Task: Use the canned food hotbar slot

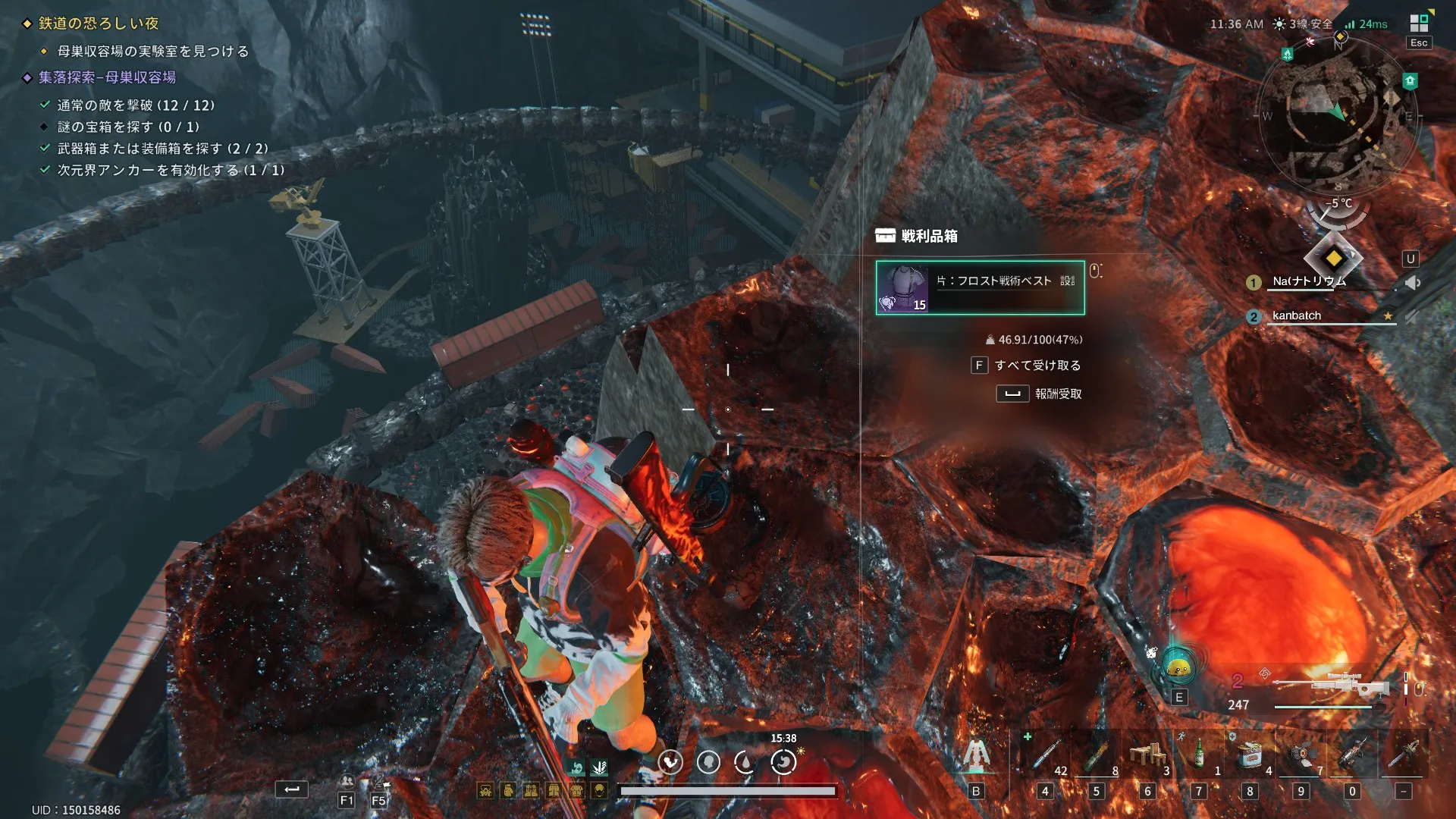Action: point(1250,755)
